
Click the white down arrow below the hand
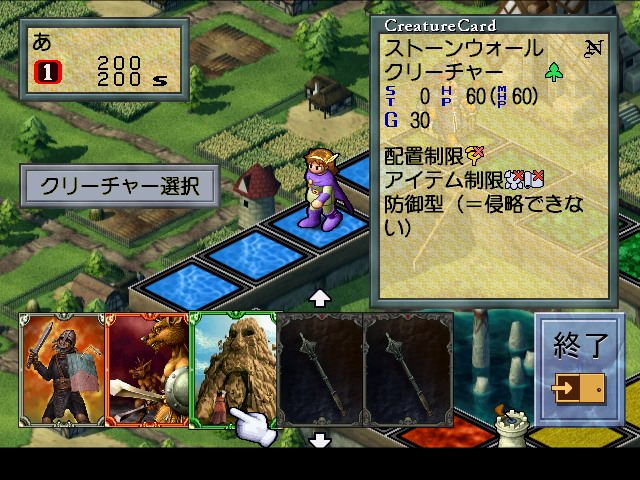coord(320,440)
